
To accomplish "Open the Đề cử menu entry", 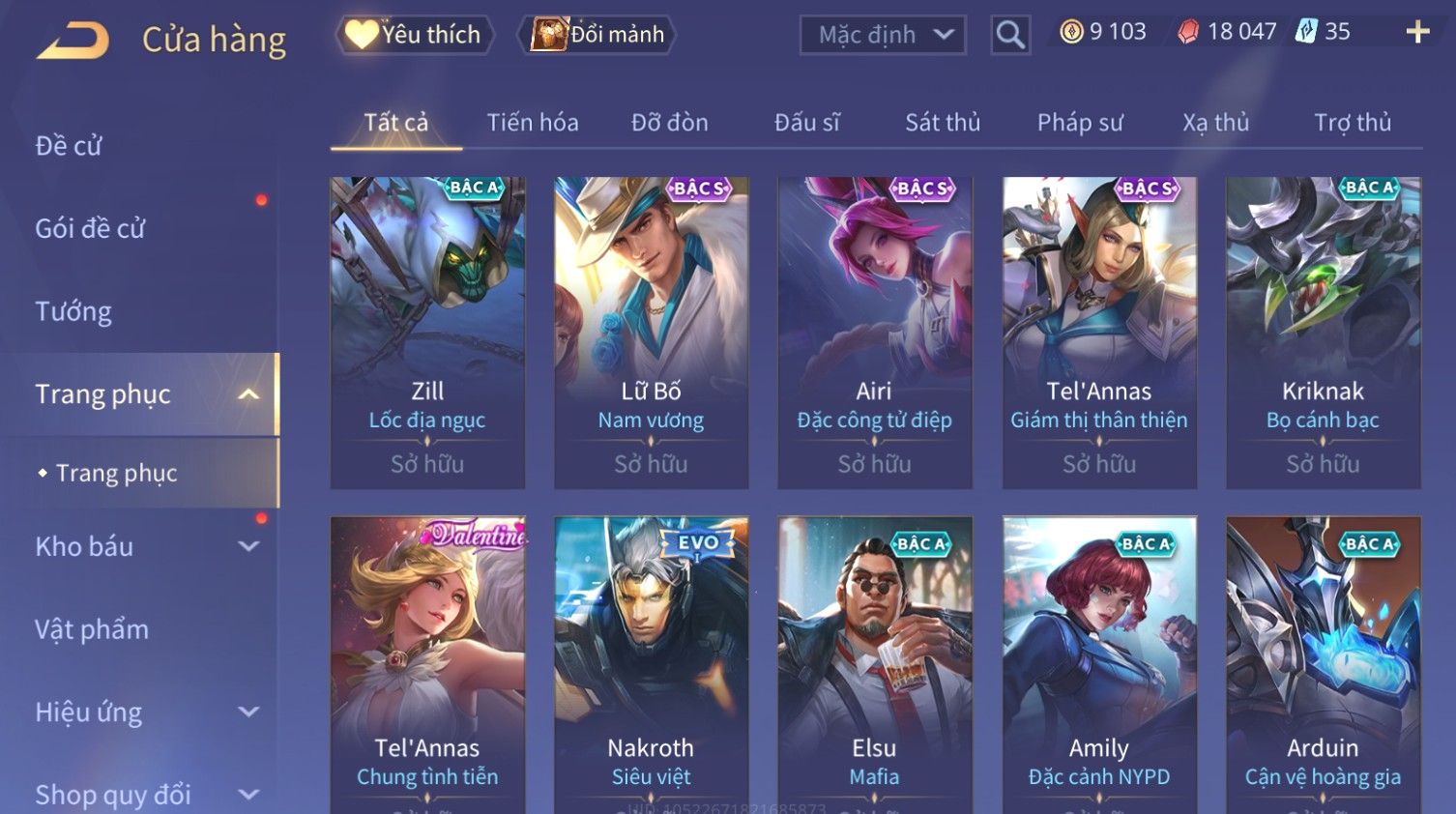I will pos(69,146).
